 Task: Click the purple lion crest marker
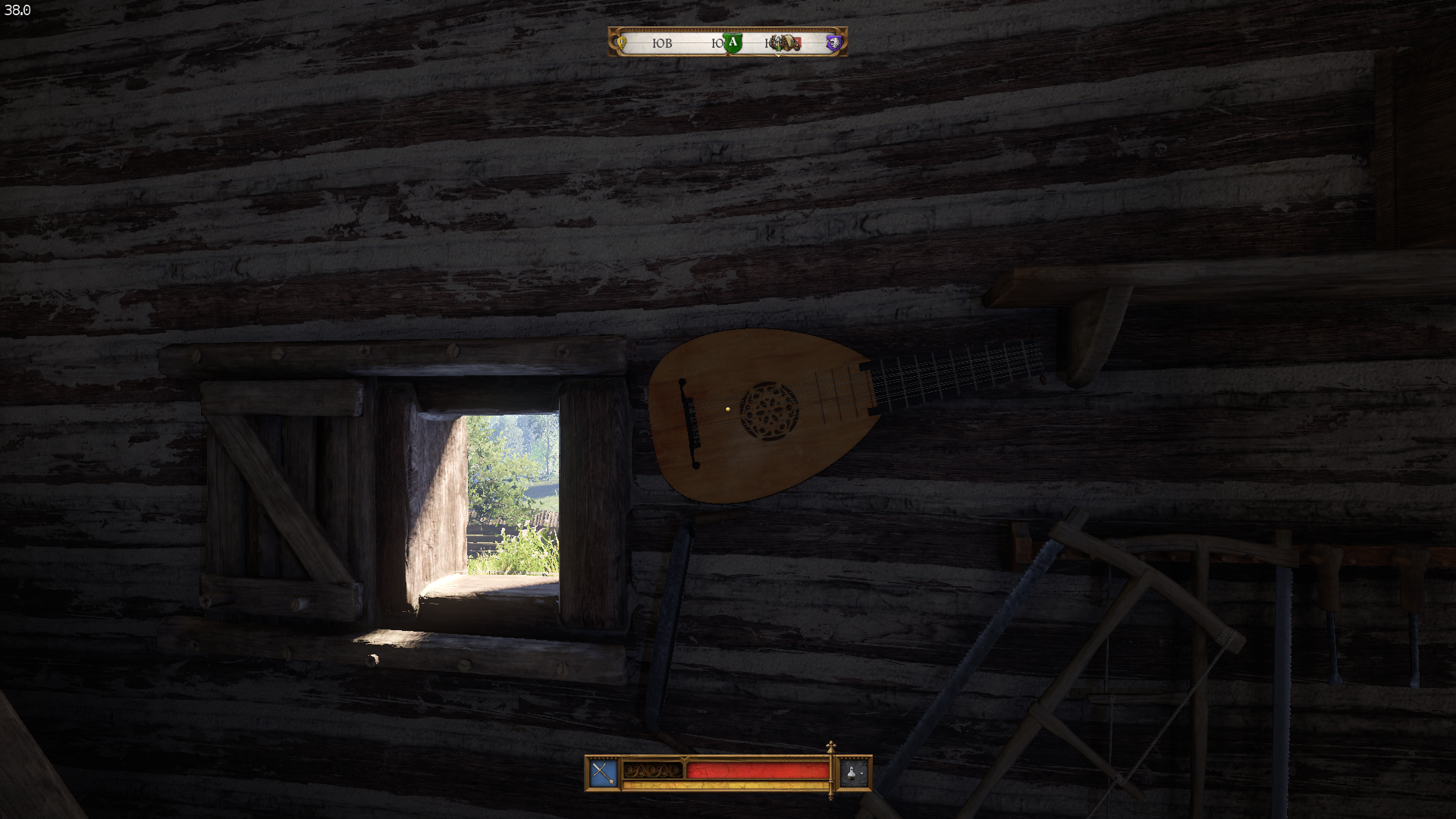pos(833,43)
